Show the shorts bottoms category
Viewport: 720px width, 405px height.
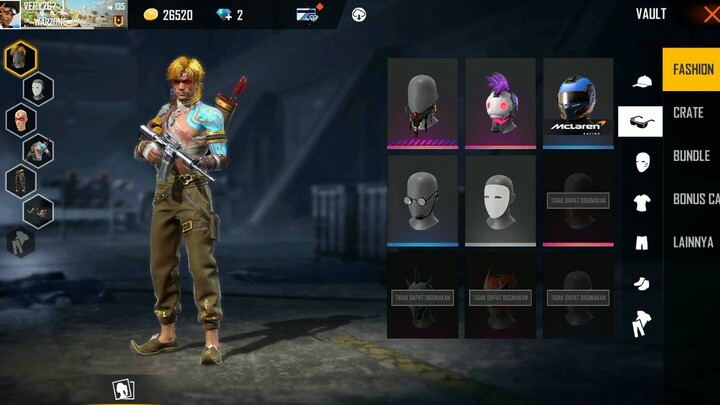[641, 242]
